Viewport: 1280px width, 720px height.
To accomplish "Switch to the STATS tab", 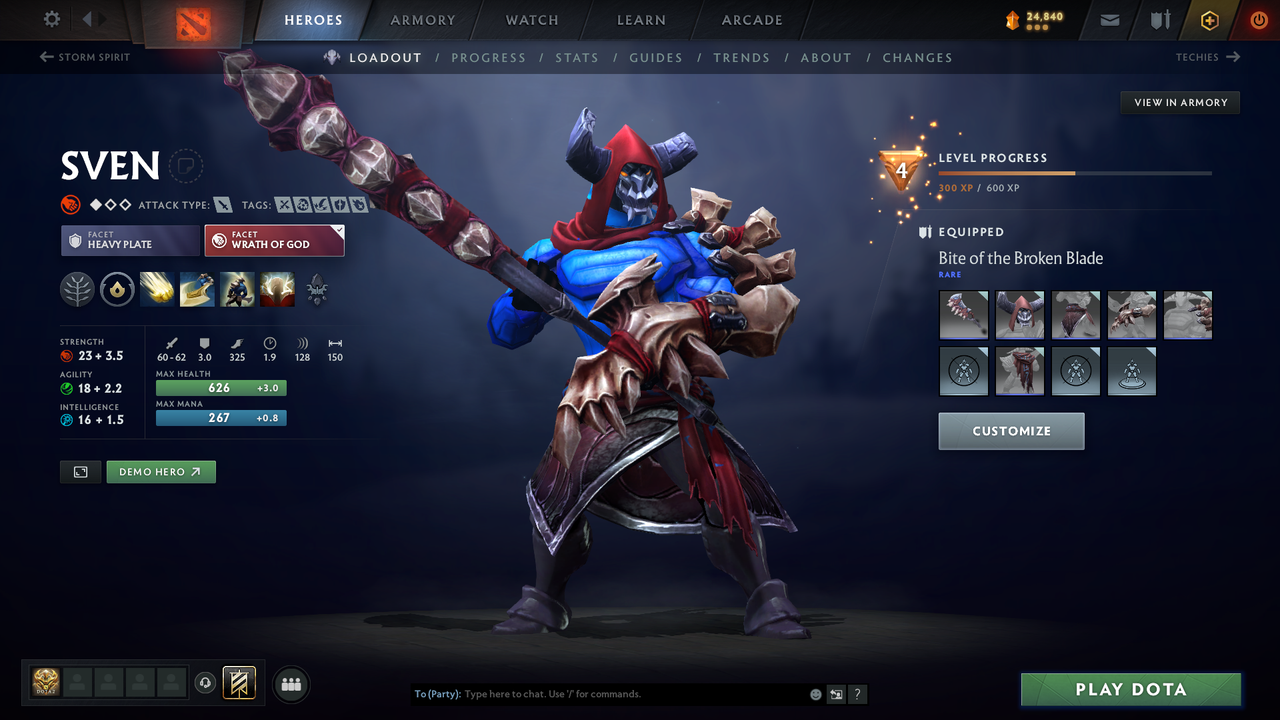I will 577,57.
